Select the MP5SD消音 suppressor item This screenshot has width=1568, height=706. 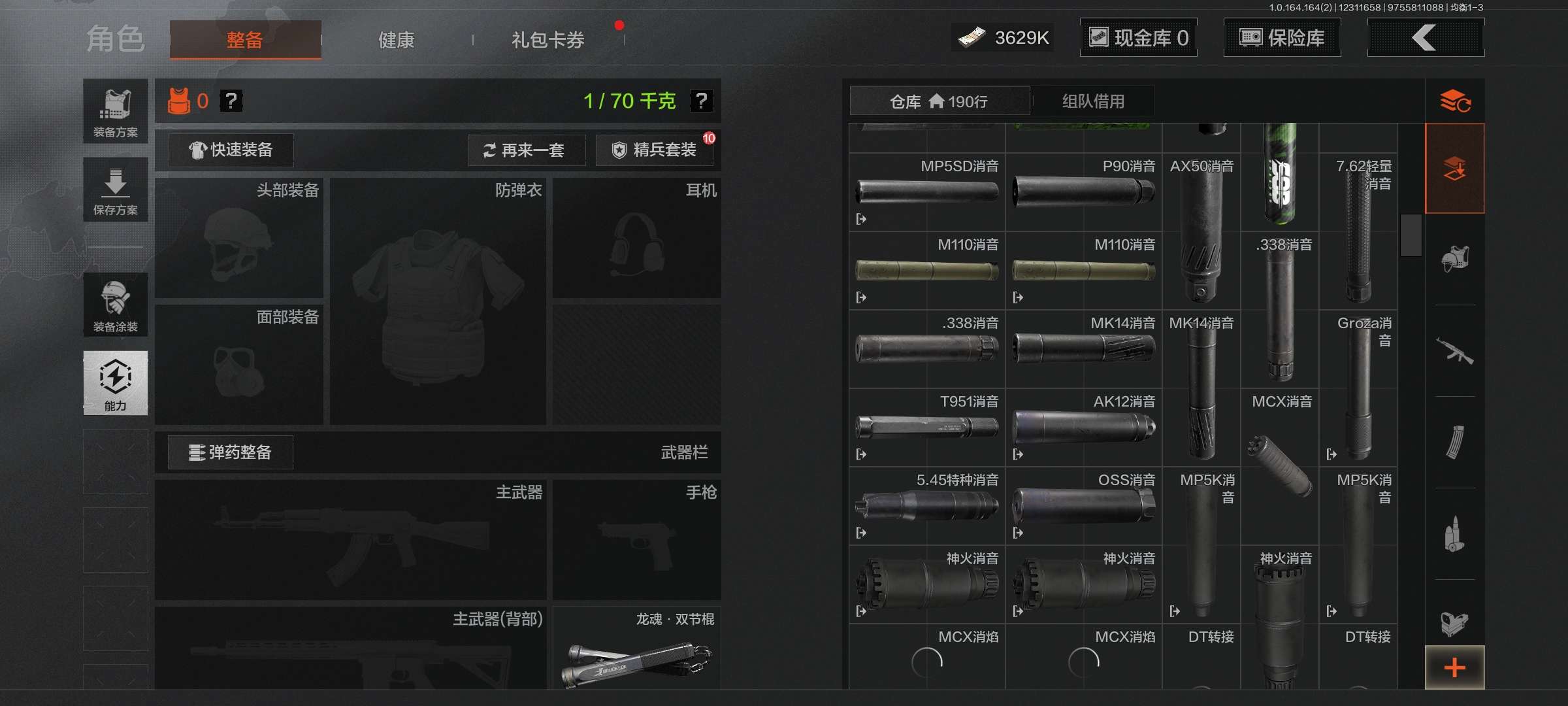(x=927, y=192)
